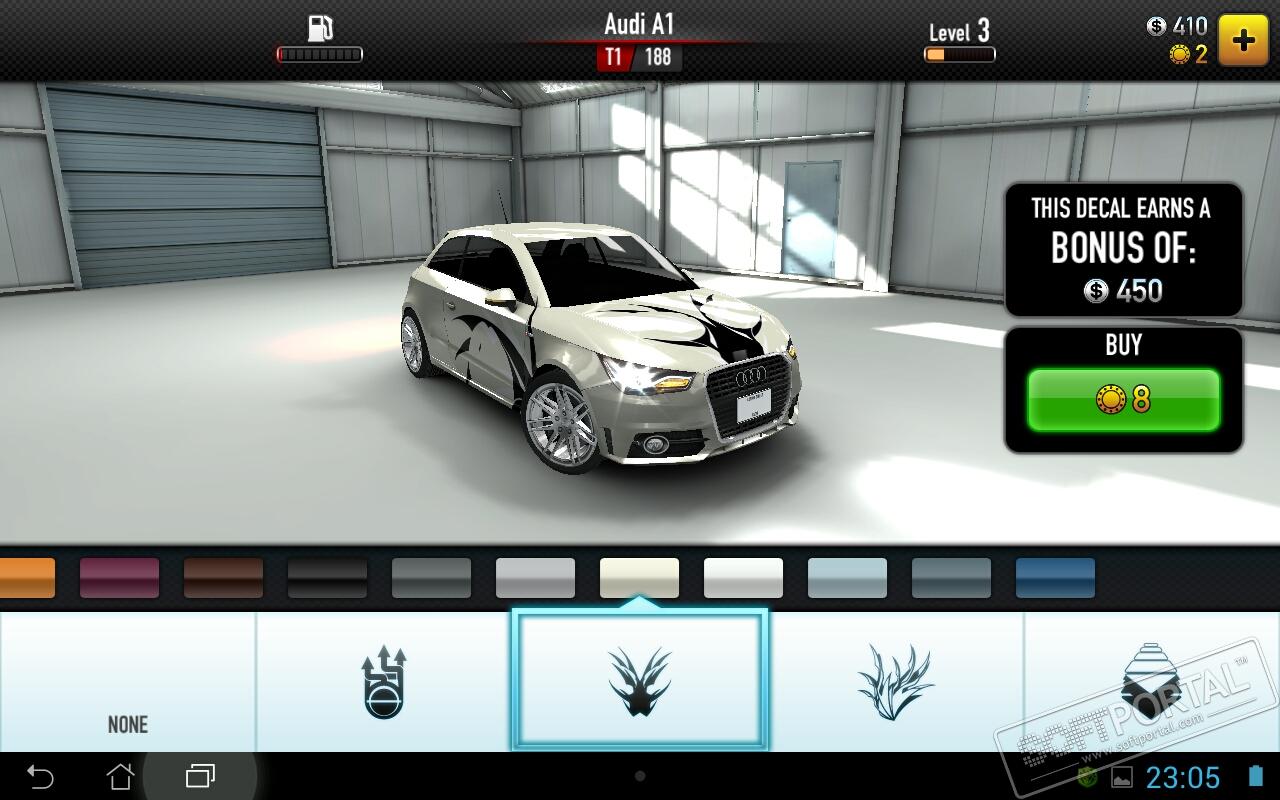Buy the decal for 8 gold

pos(1123,400)
